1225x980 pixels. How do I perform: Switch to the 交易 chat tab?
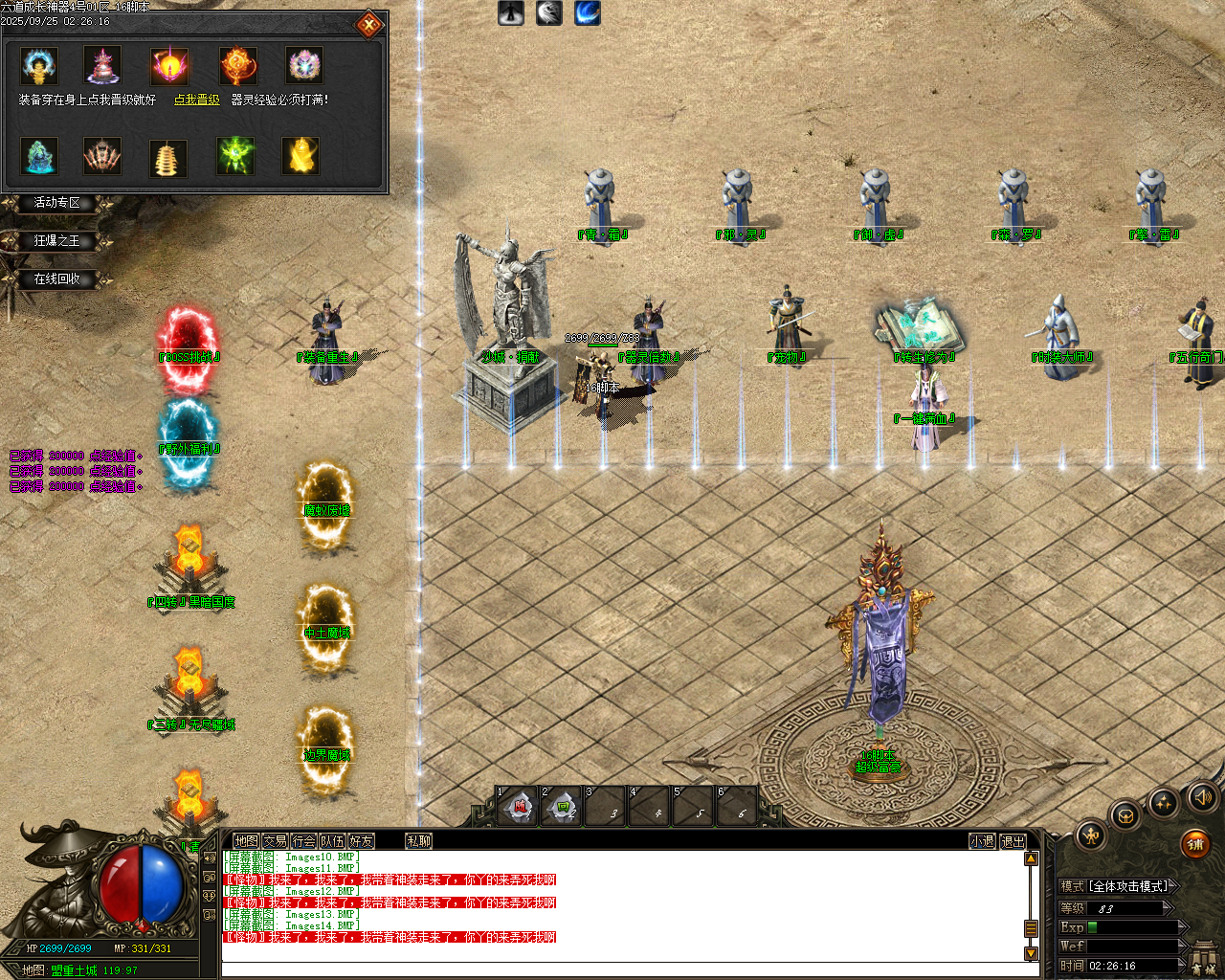click(274, 841)
